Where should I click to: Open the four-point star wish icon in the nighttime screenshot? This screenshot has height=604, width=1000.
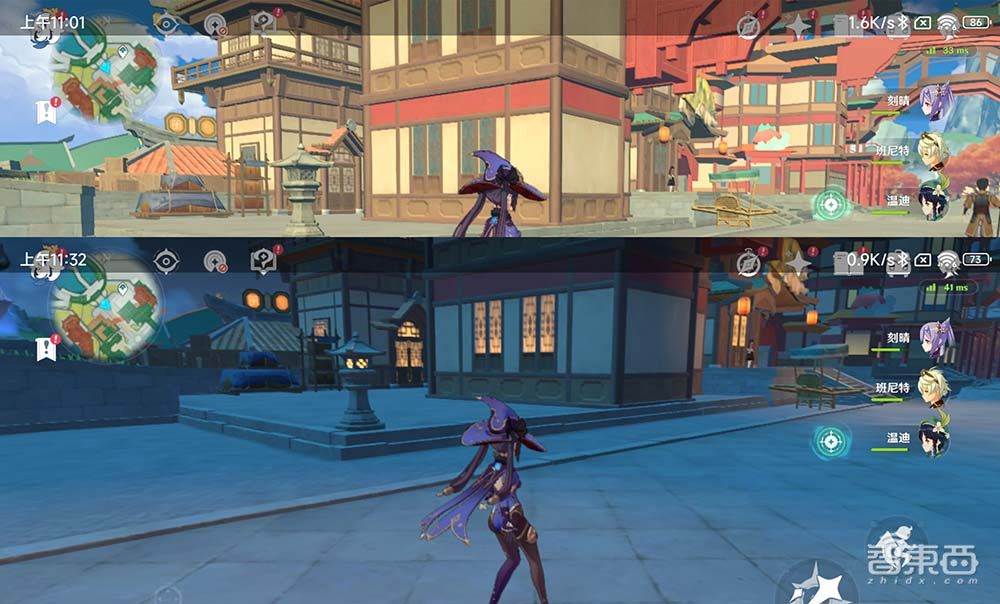[798, 262]
